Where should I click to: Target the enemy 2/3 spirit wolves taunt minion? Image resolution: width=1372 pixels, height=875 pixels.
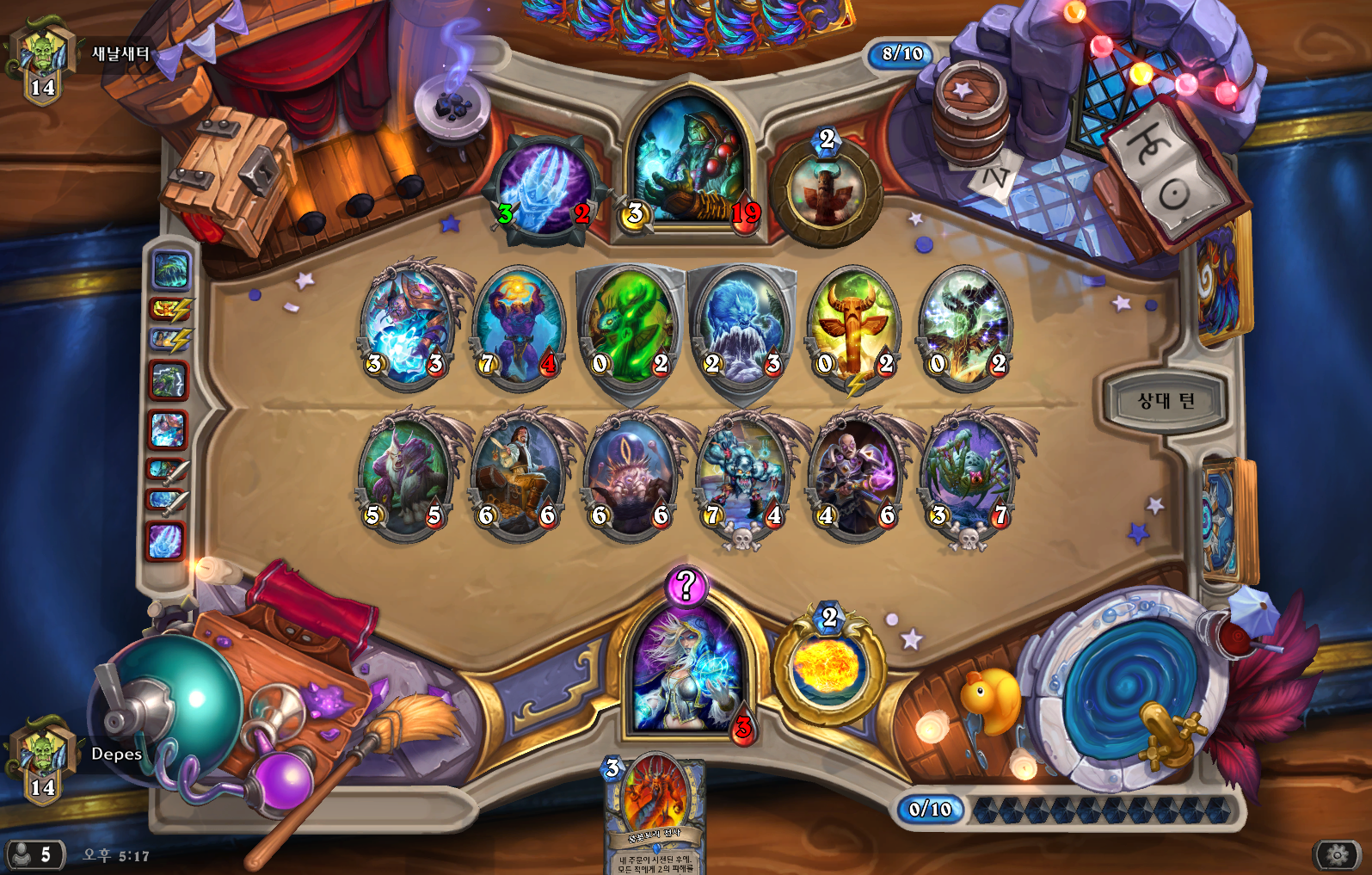point(741,327)
